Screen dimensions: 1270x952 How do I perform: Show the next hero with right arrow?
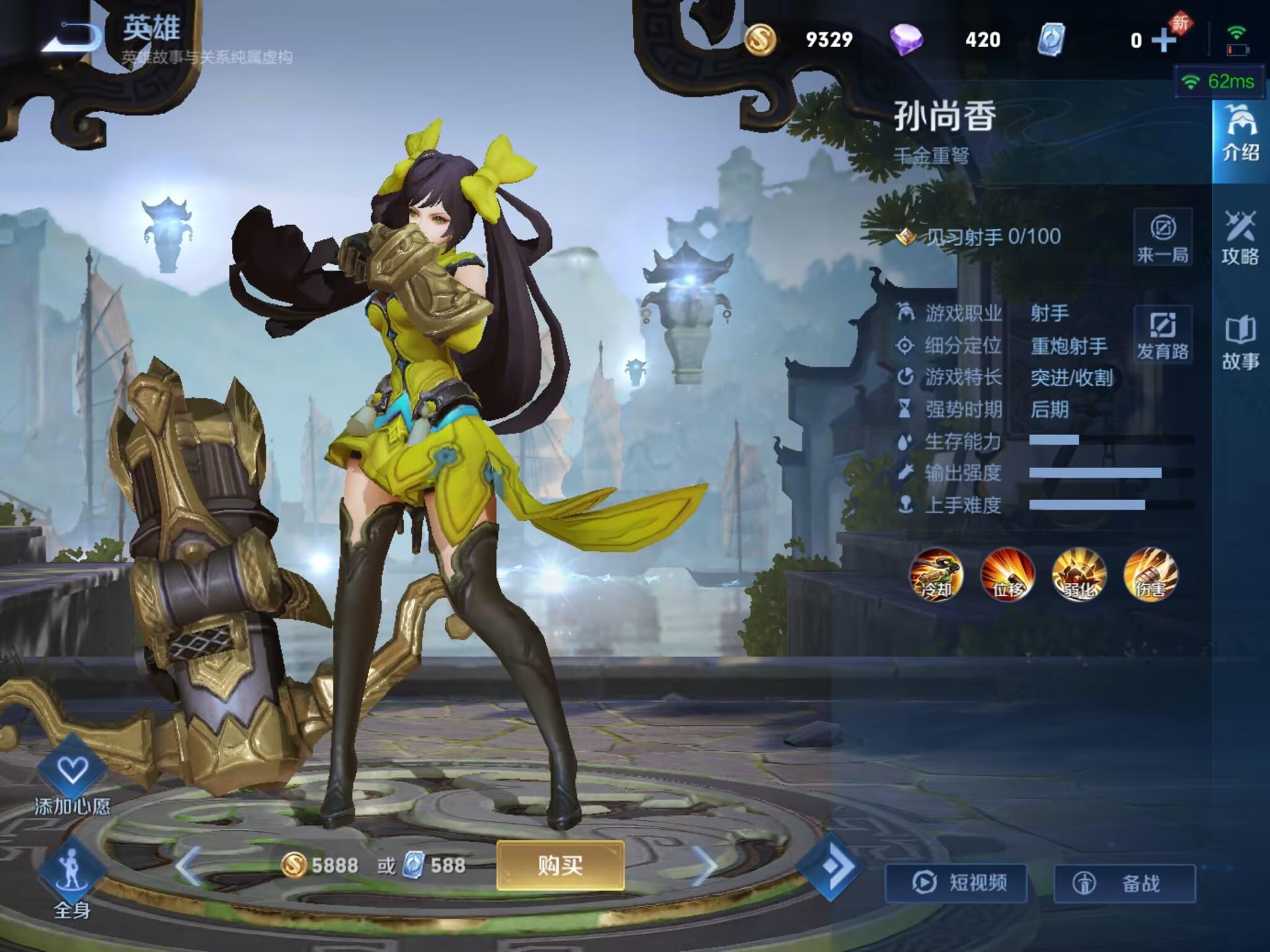[x=704, y=865]
